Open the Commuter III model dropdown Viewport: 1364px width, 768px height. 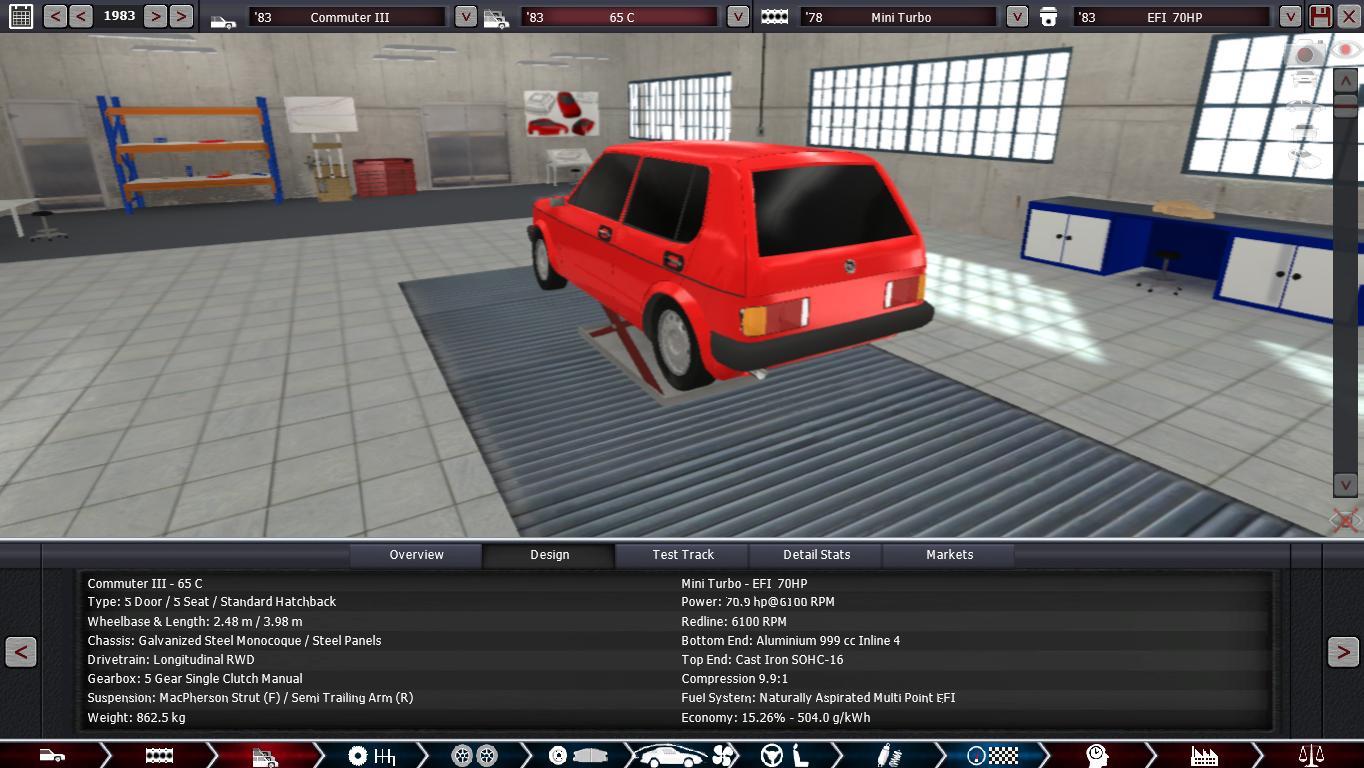(x=465, y=17)
